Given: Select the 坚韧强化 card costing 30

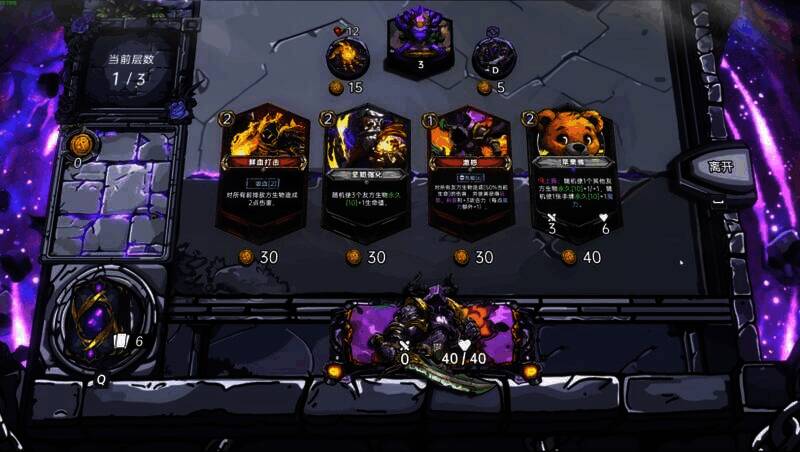Looking at the screenshot, I should [x=366, y=175].
